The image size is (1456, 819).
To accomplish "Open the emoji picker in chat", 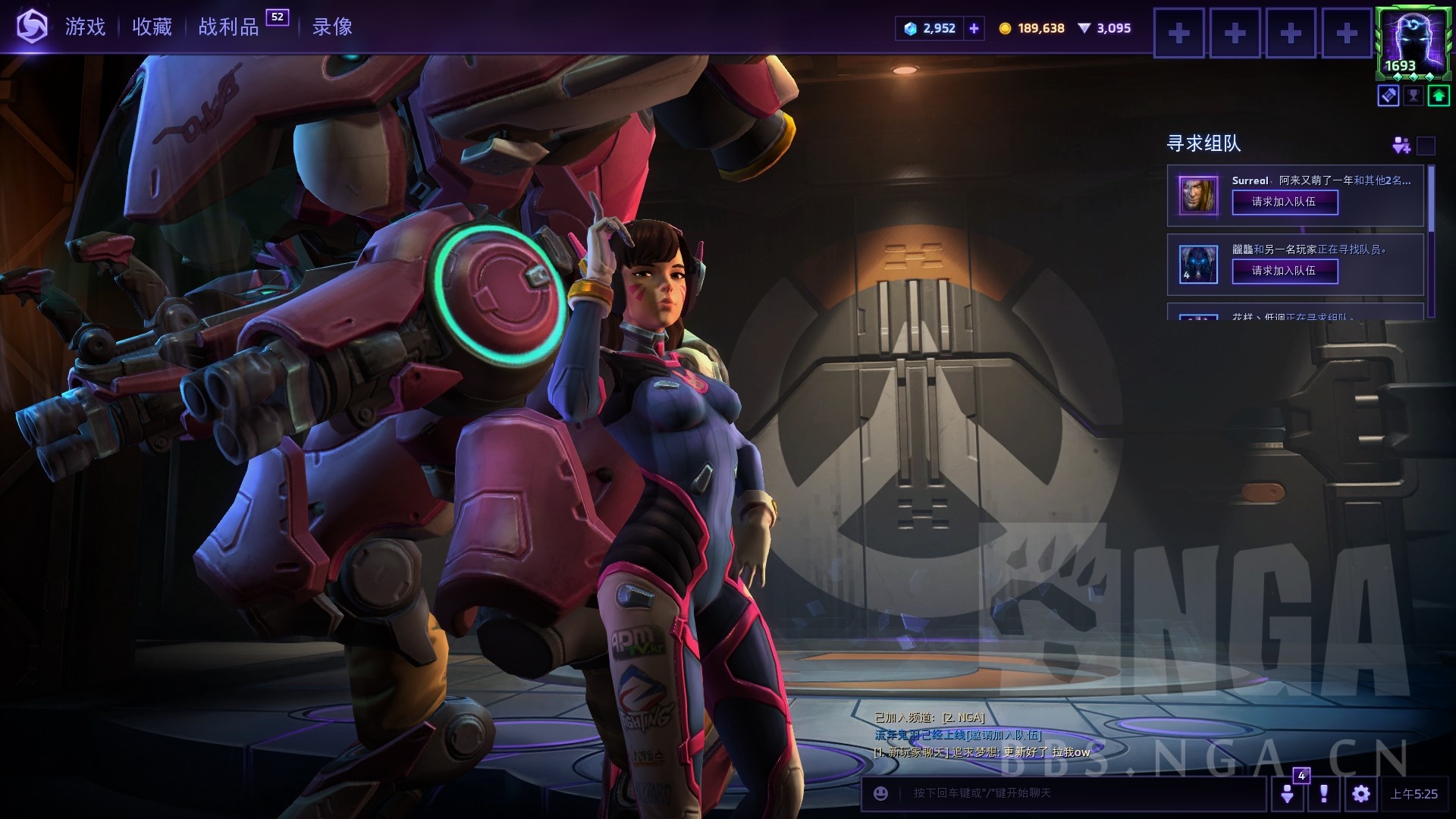I will (x=880, y=793).
